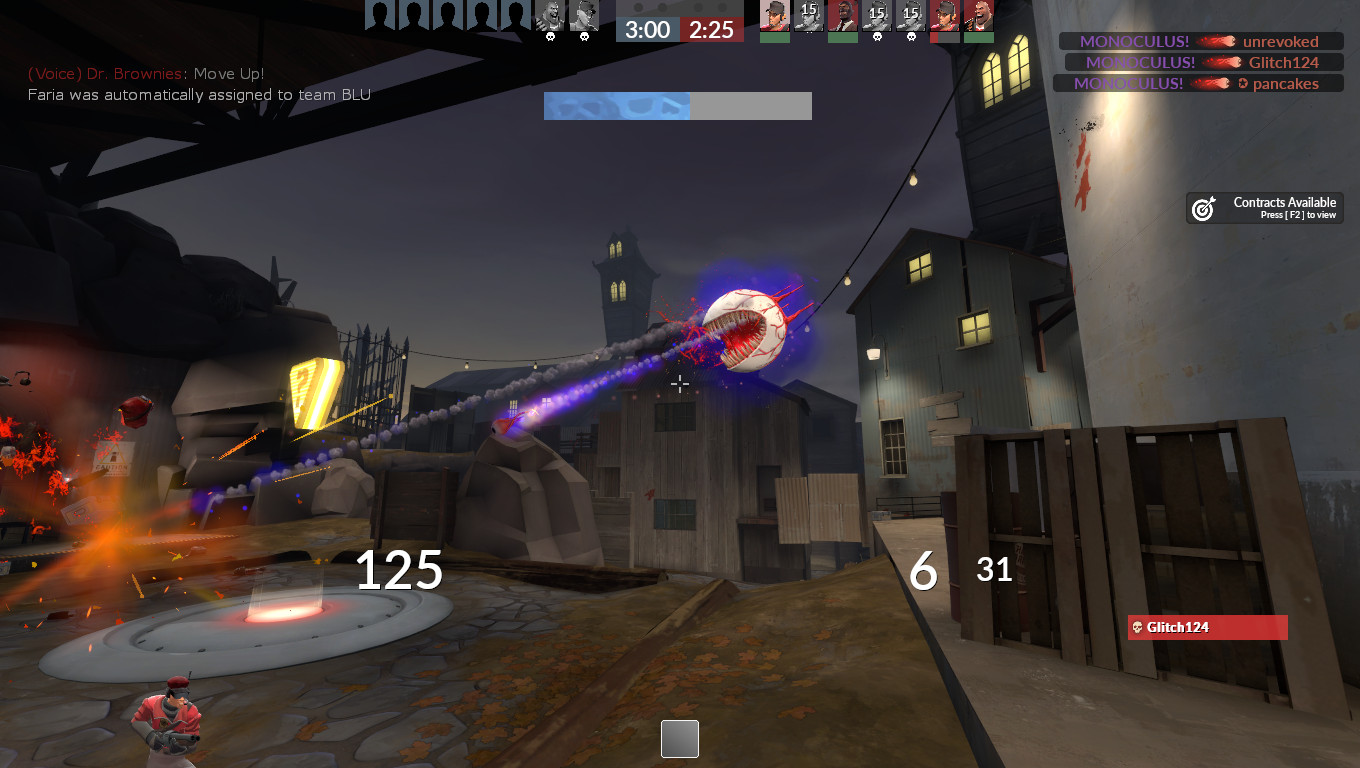Screen dimensions: 1360x768
Task: Click the health counter showing 125
Action: pos(399,571)
